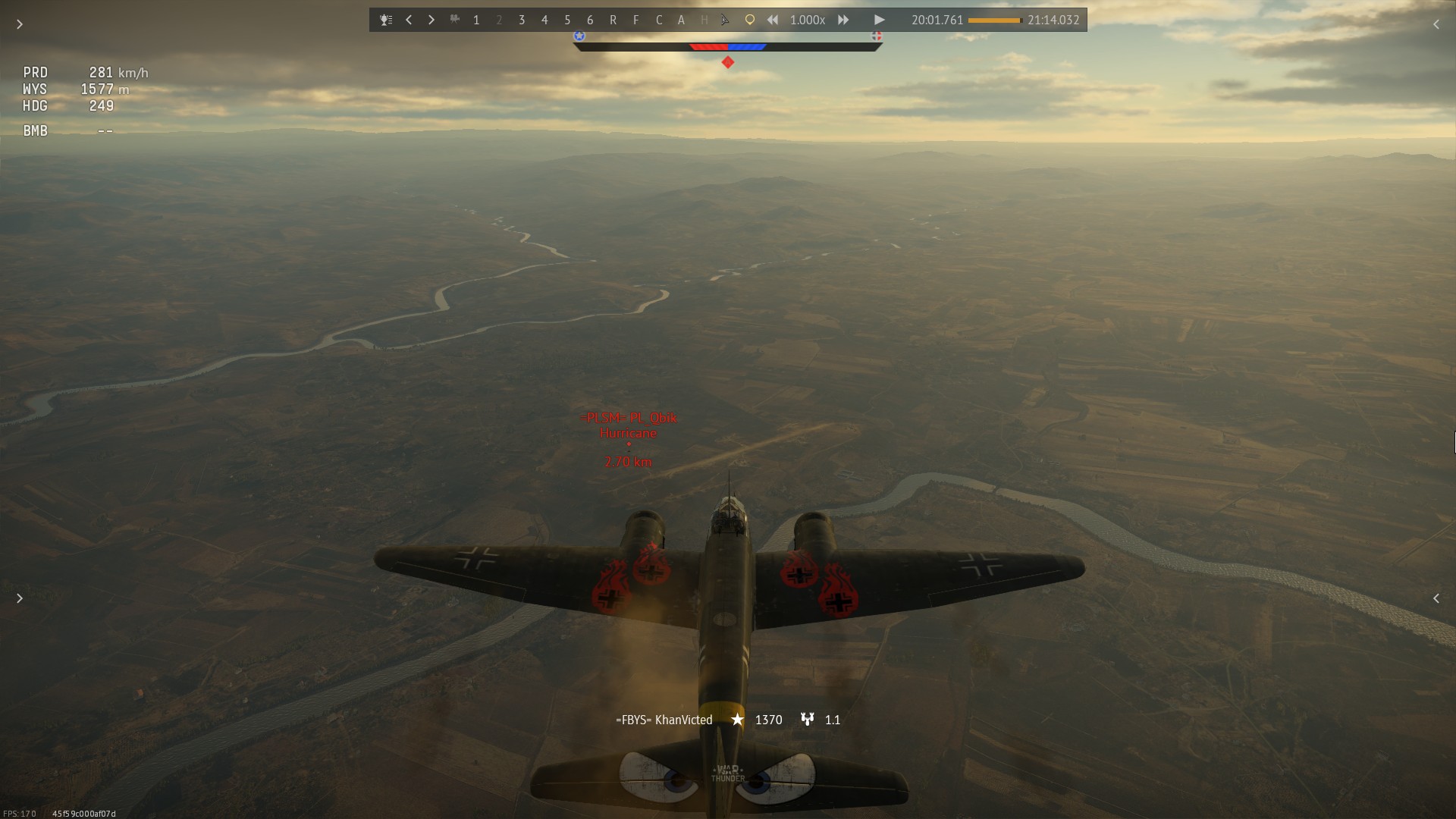Select camera view 3
The width and height of the screenshot is (1456, 819).
522,20
